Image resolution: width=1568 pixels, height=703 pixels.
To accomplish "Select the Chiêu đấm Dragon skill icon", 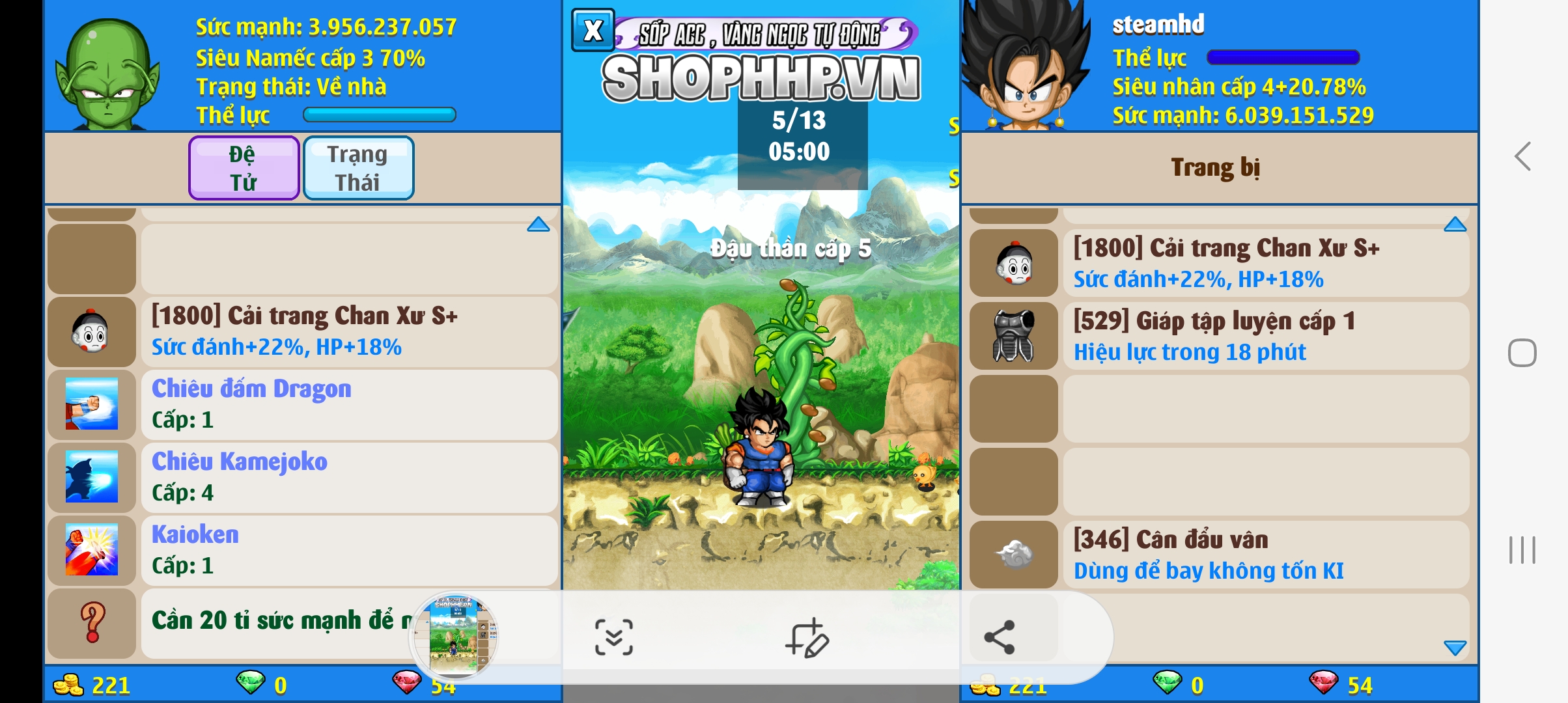I will coord(92,405).
